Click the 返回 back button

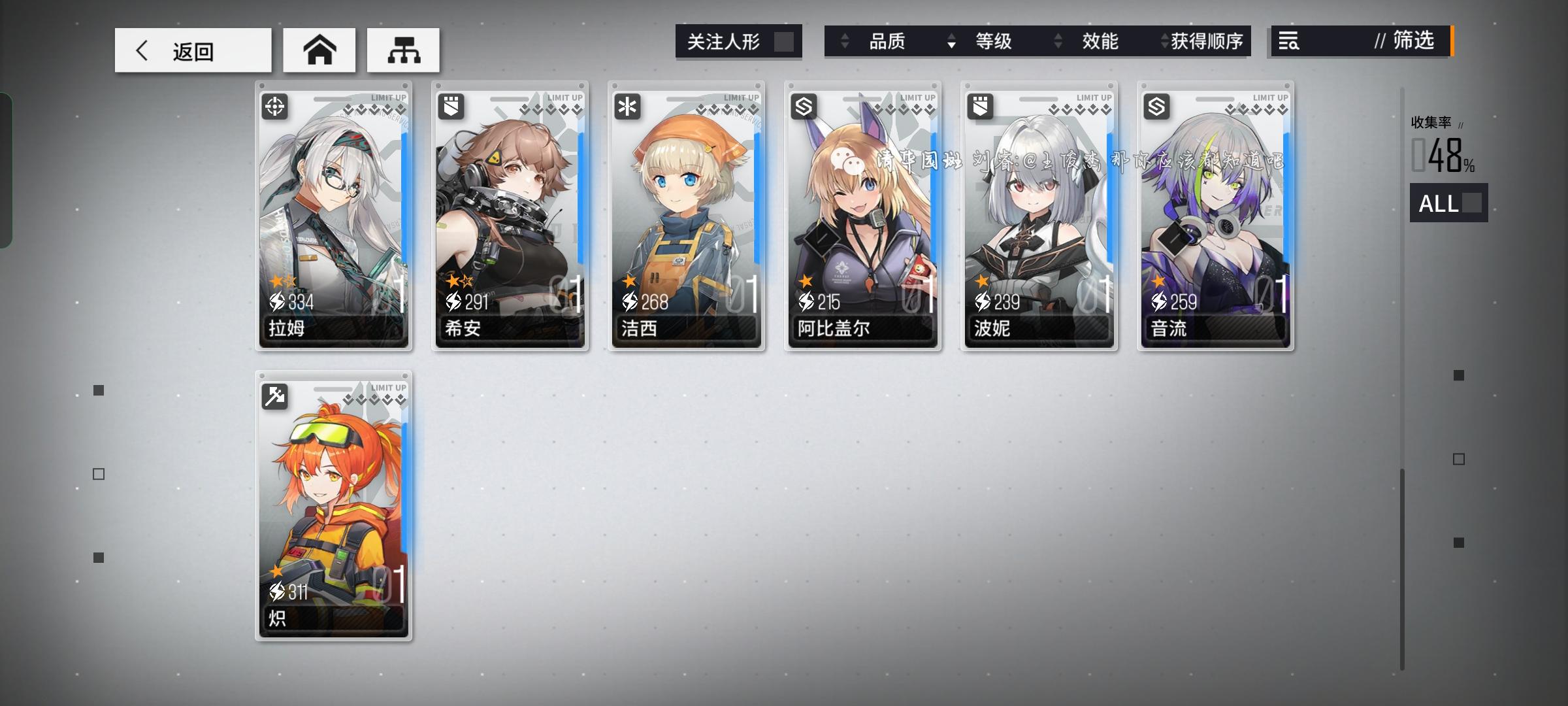coord(193,50)
